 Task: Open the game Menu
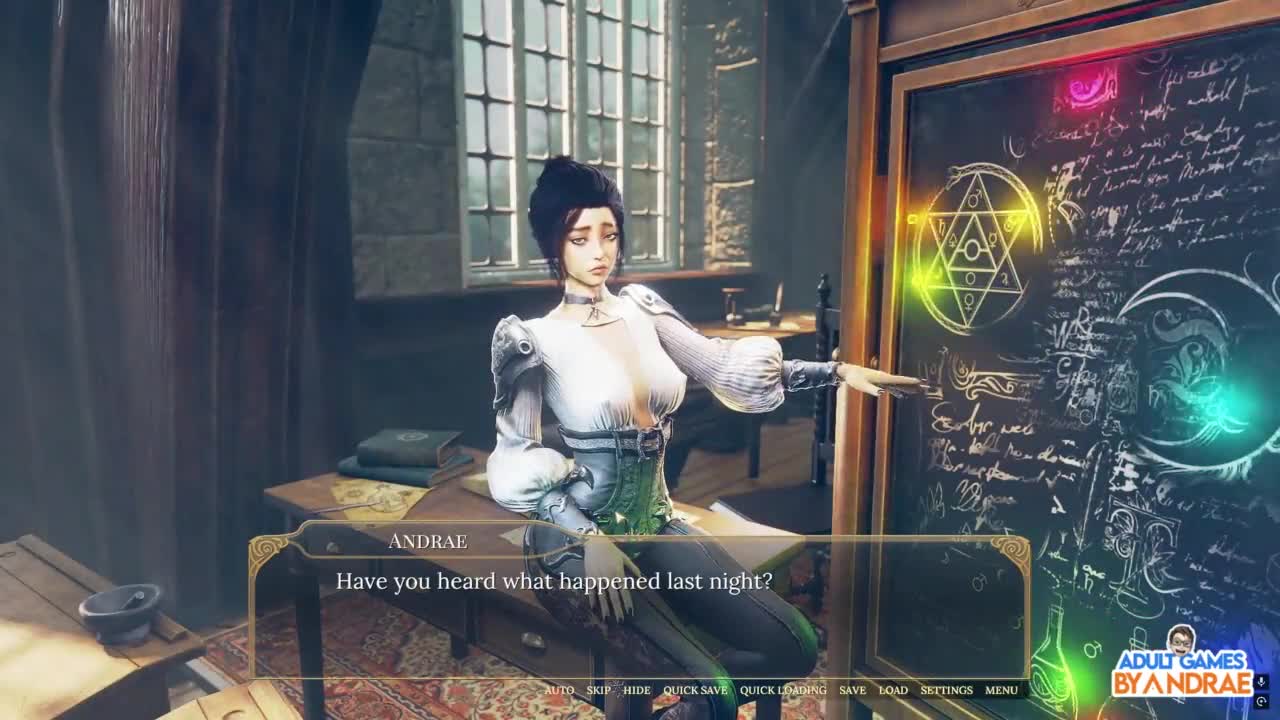coord(1001,690)
